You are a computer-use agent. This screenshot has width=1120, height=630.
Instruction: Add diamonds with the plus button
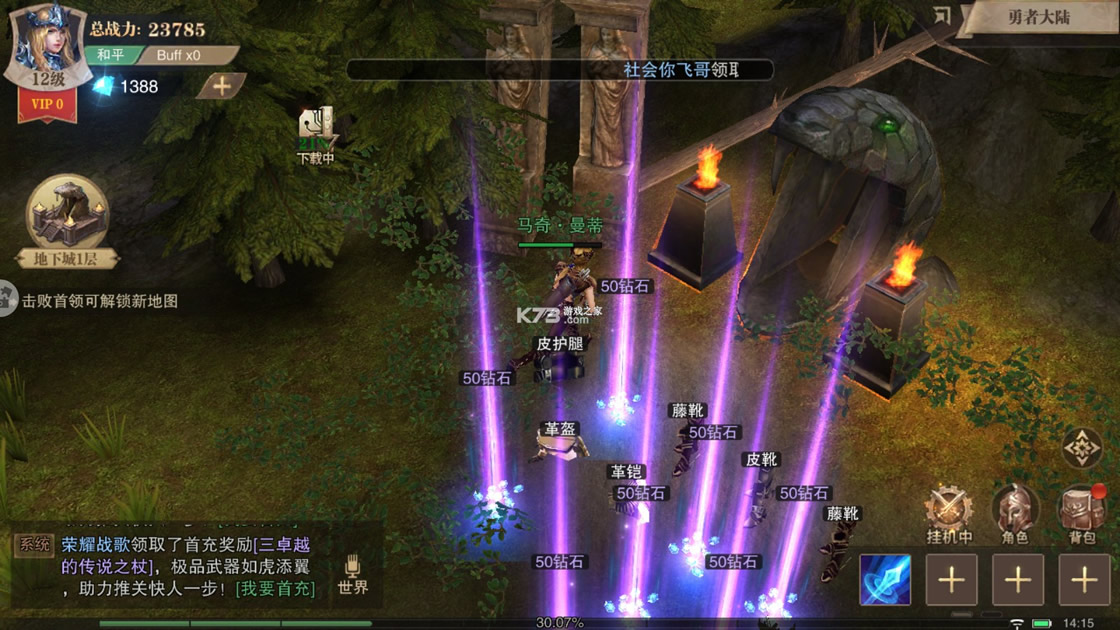pos(221,86)
